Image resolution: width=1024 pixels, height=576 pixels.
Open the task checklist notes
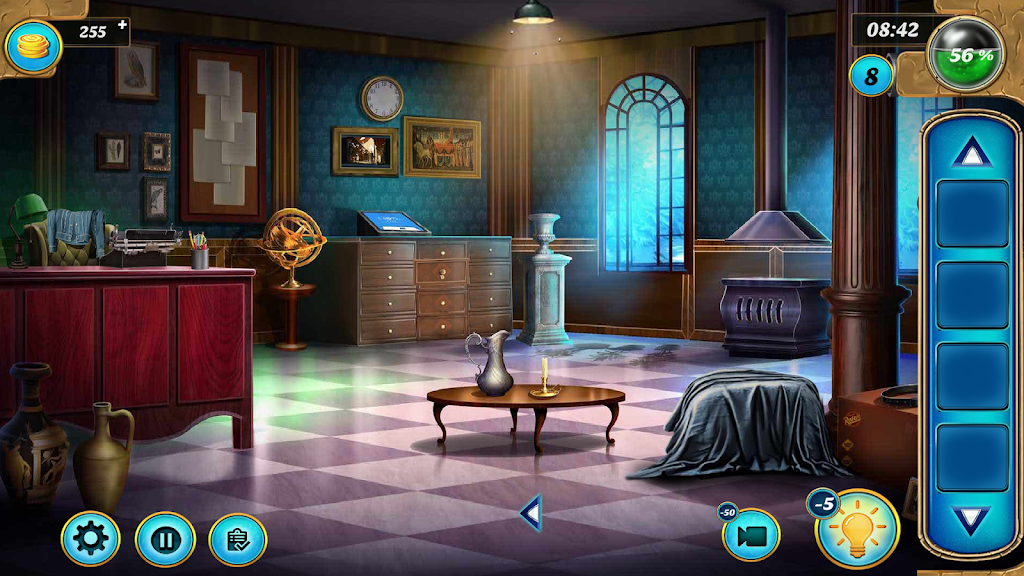tap(238, 540)
